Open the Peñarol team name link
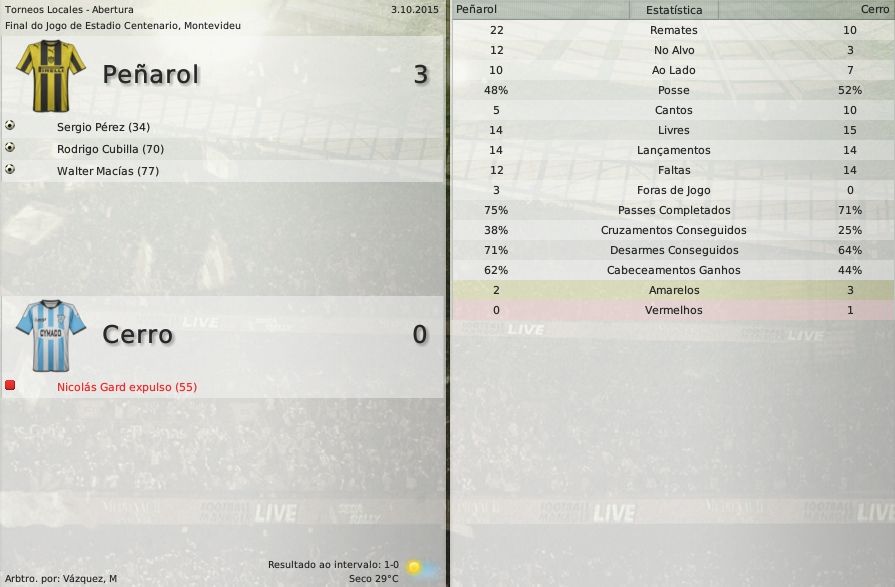The width and height of the screenshot is (895, 587). point(151,74)
